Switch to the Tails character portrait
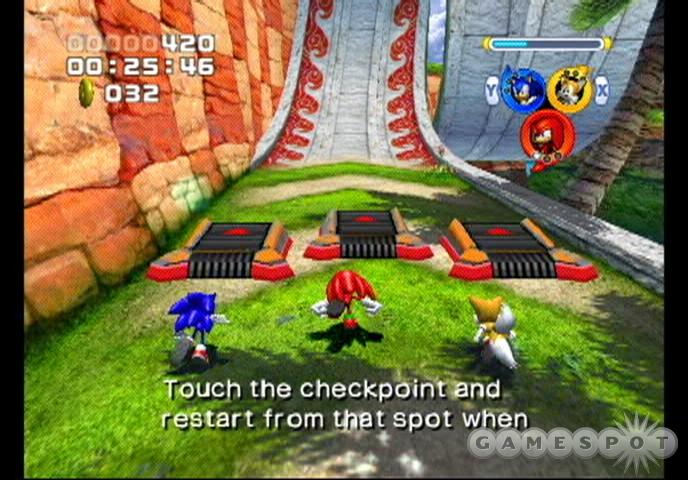Image resolution: width=688 pixels, height=480 pixels. [570, 91]
